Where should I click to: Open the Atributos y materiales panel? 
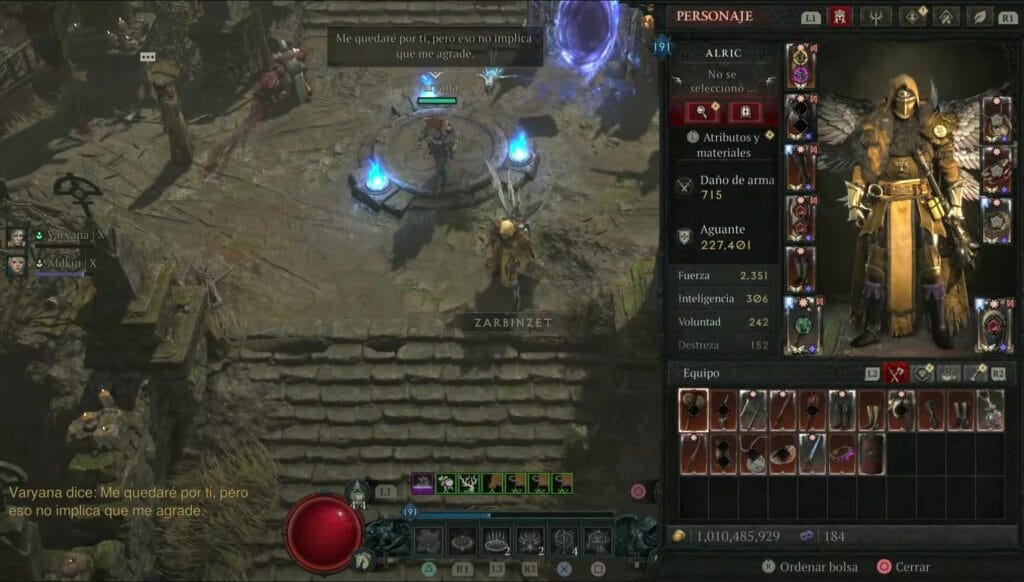pos(723,145)
